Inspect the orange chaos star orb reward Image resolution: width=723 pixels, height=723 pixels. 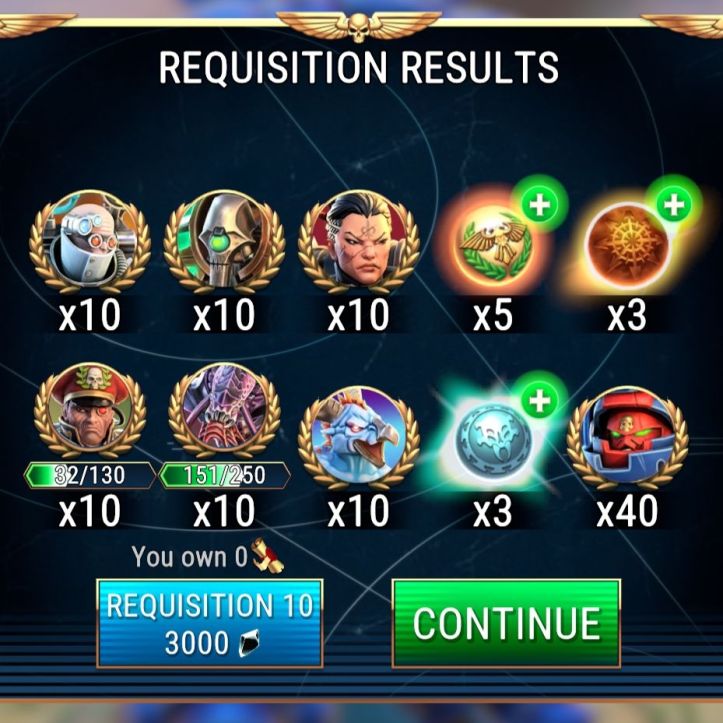pyautogui.click(x=626, y=243)
